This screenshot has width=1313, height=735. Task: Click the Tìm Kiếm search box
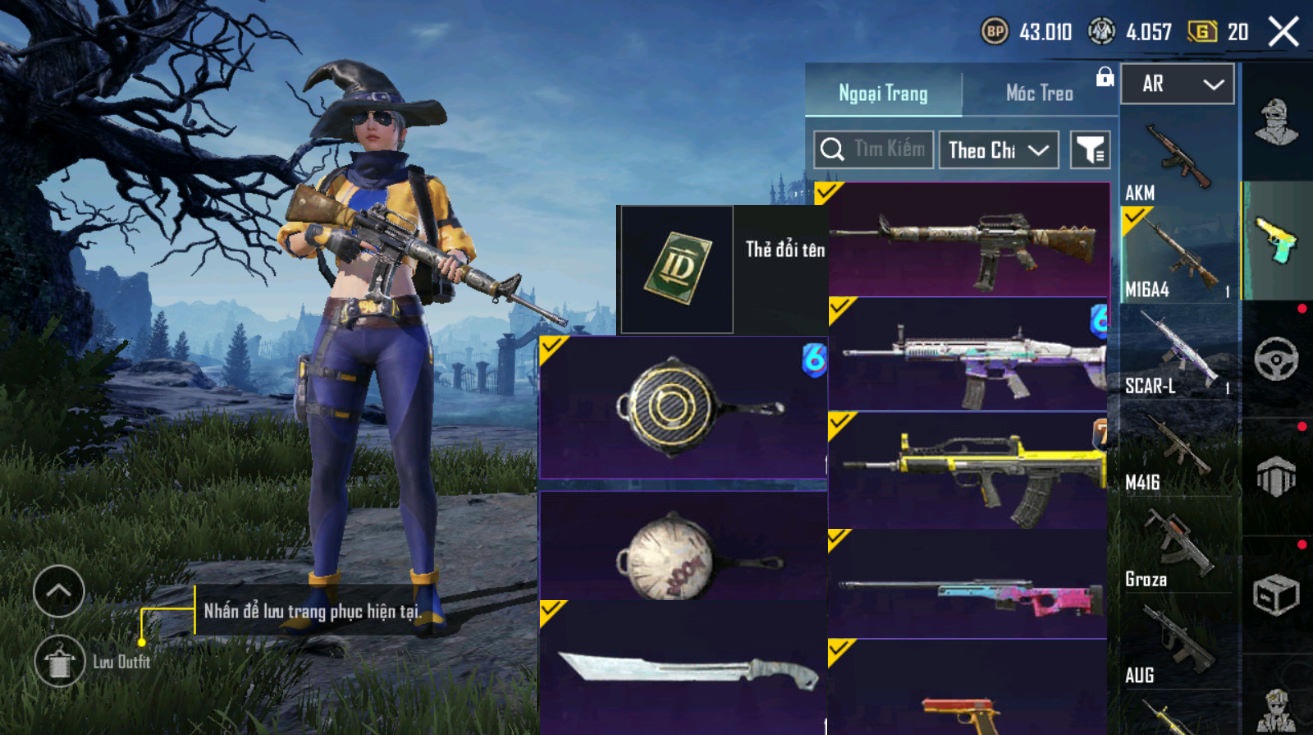point(874,150)
